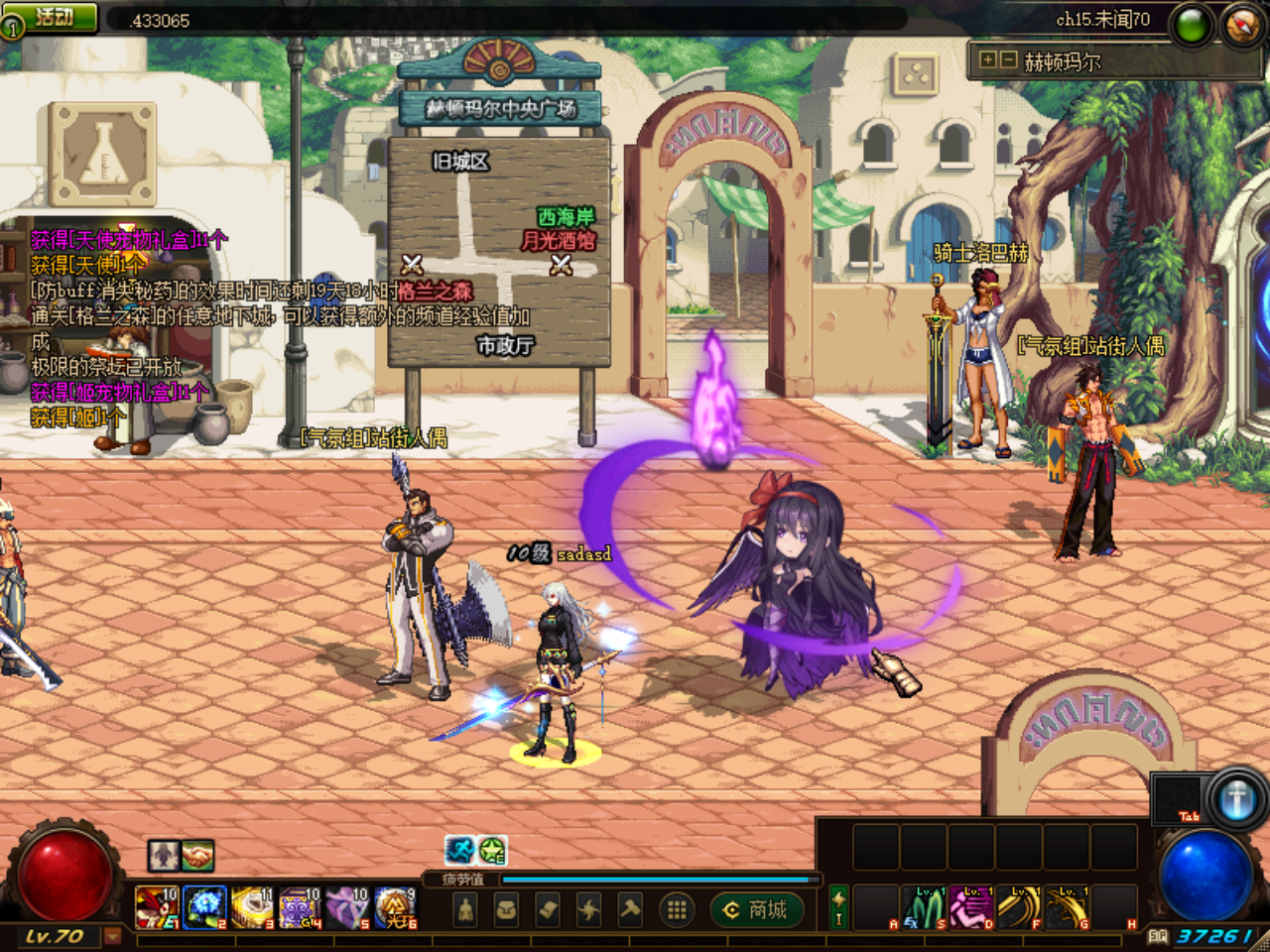1270x952 pixels.
Task: Collapse the minimap with the minus control
Action: click(x=1008, y=58)
